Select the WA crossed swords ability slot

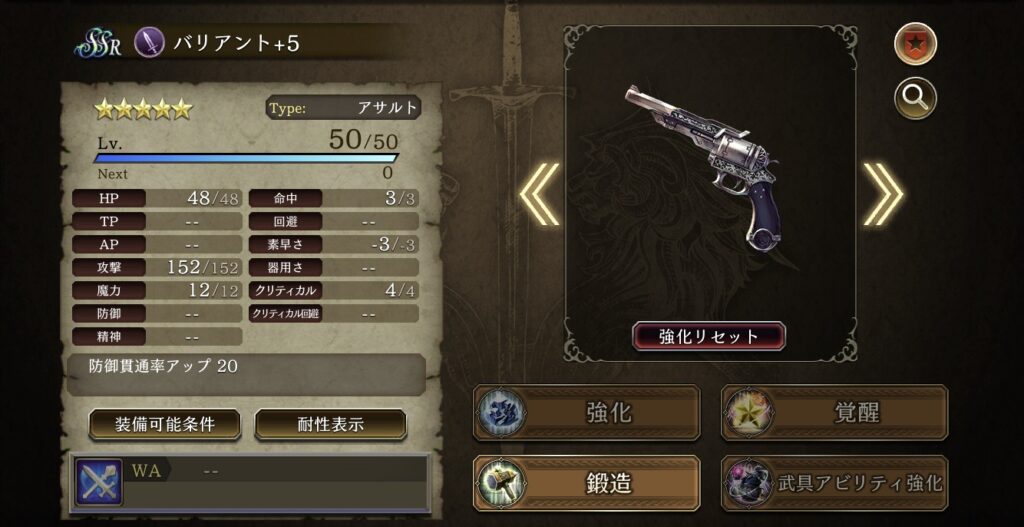pyautogui.click(x=99, y=482)
